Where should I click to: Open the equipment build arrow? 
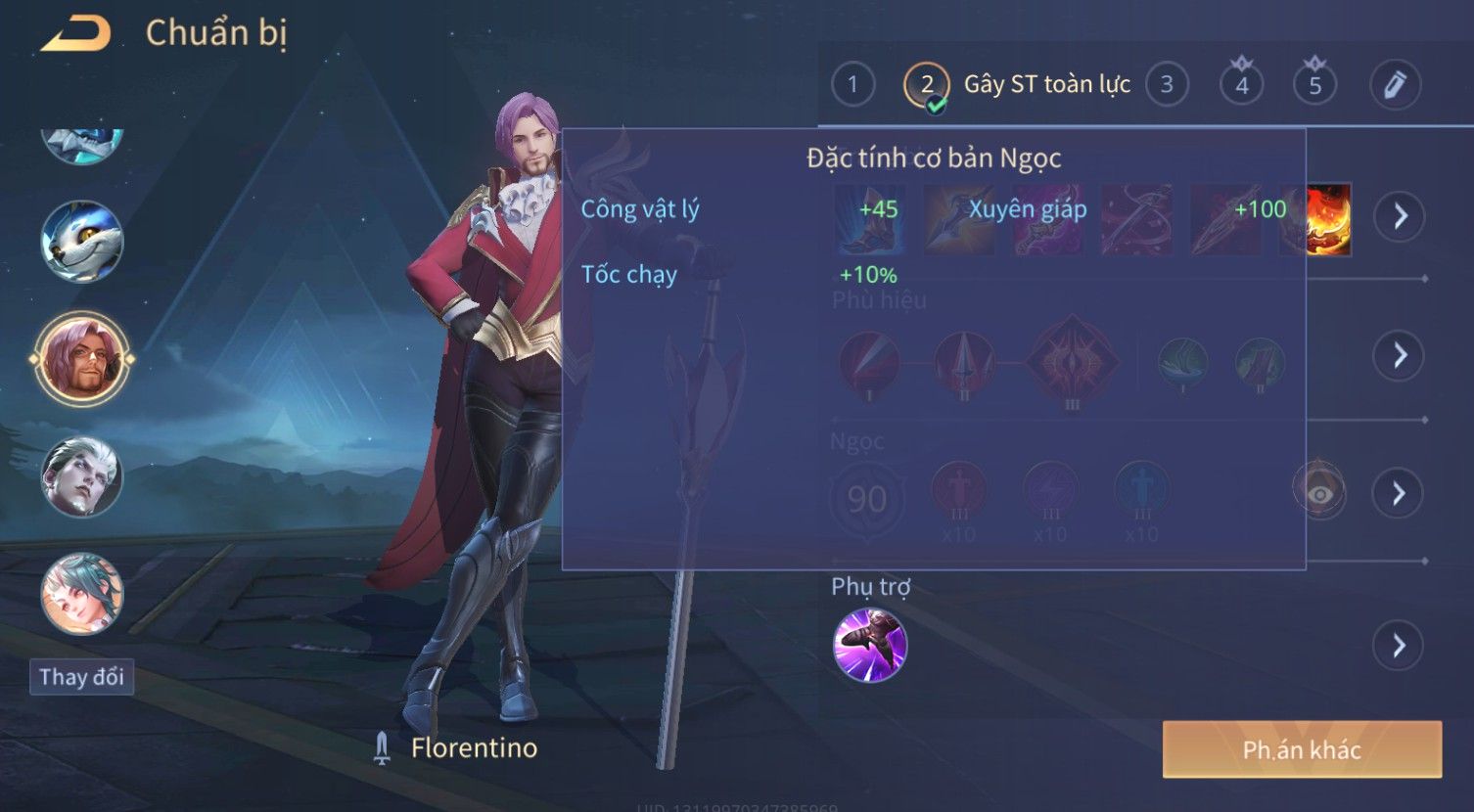[1400, 216]
